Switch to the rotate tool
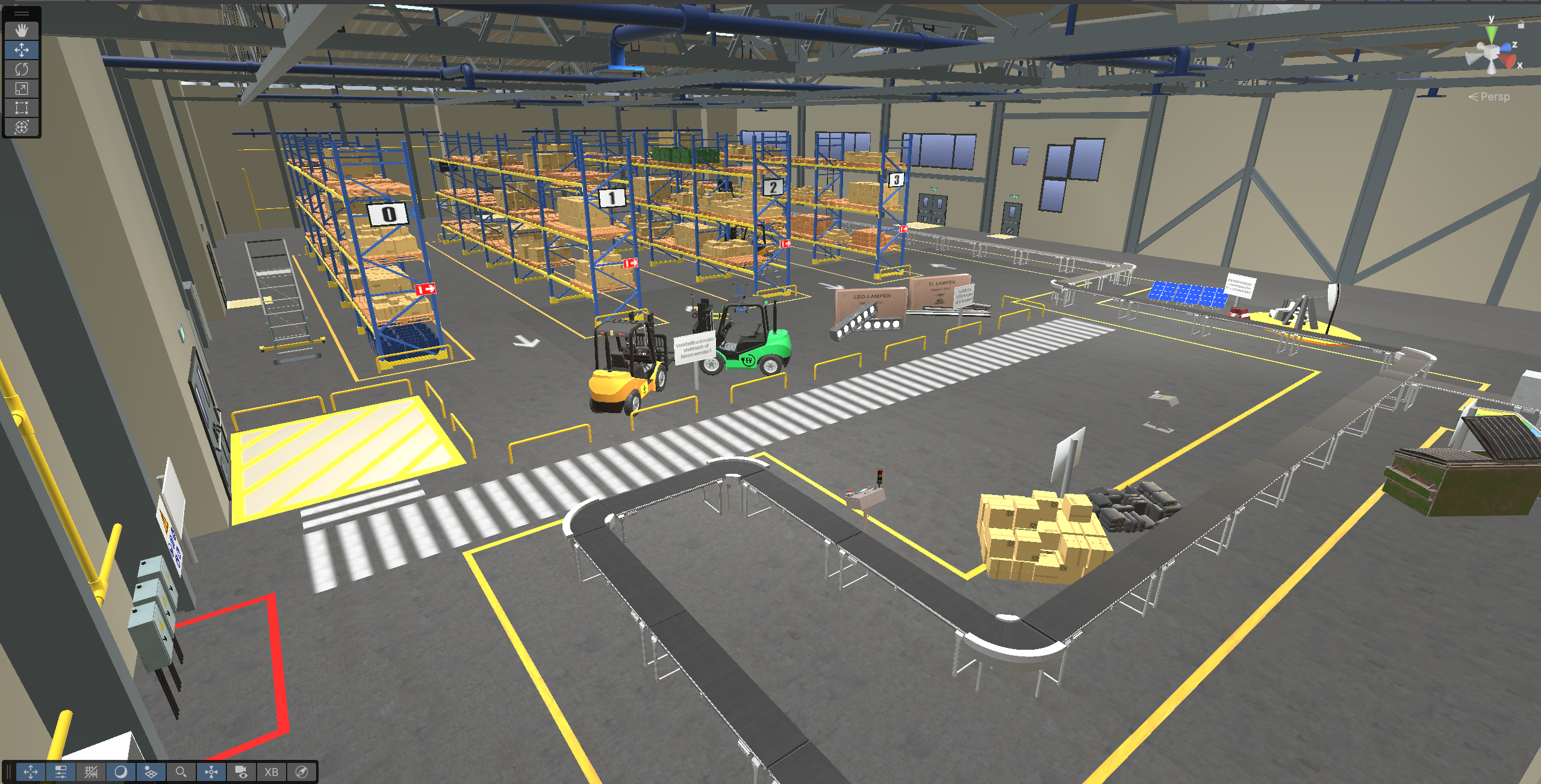This screenshot has width=1541, height=784. pos(22,69)
